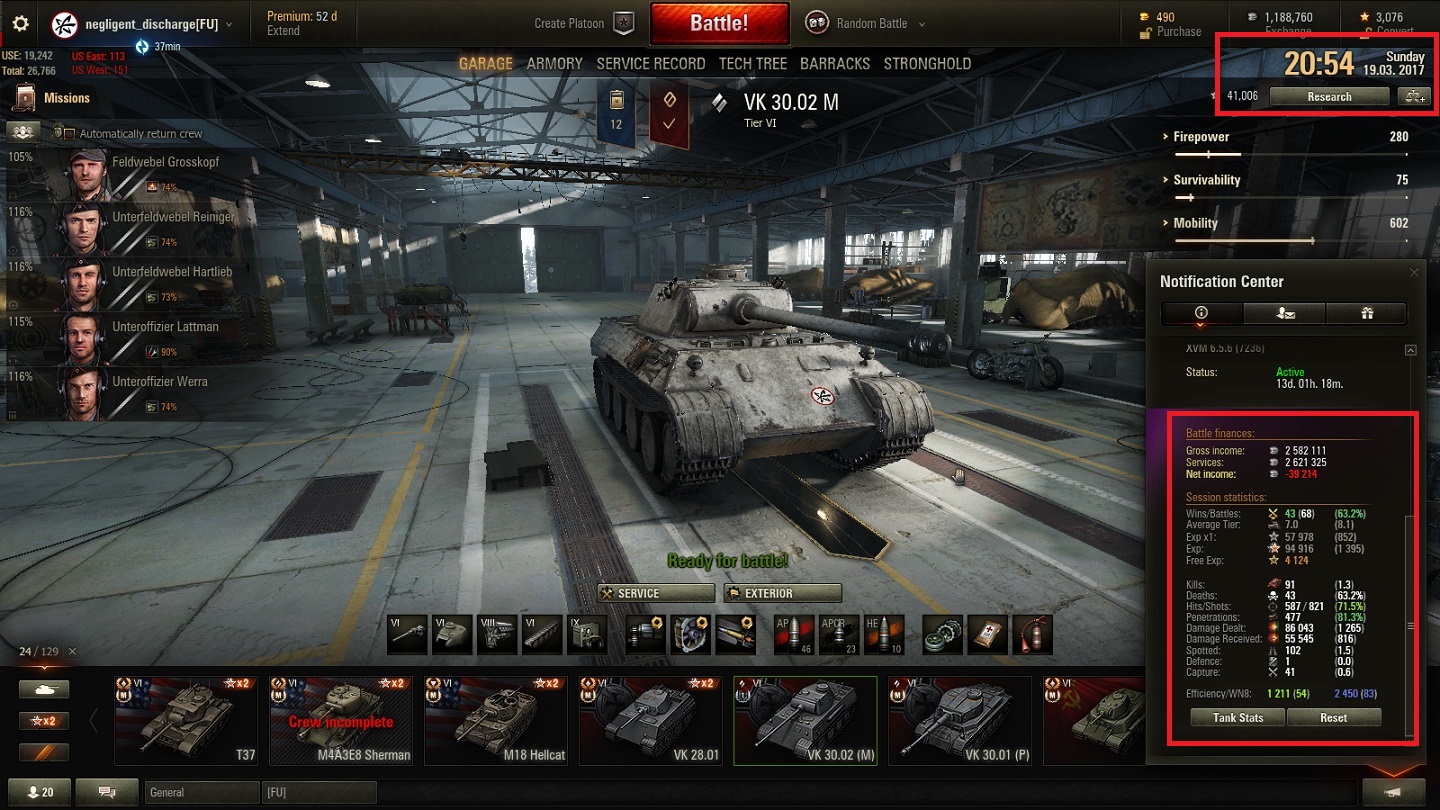
Task: Select the T37 tank in the carousel
Action: [184, 720]
